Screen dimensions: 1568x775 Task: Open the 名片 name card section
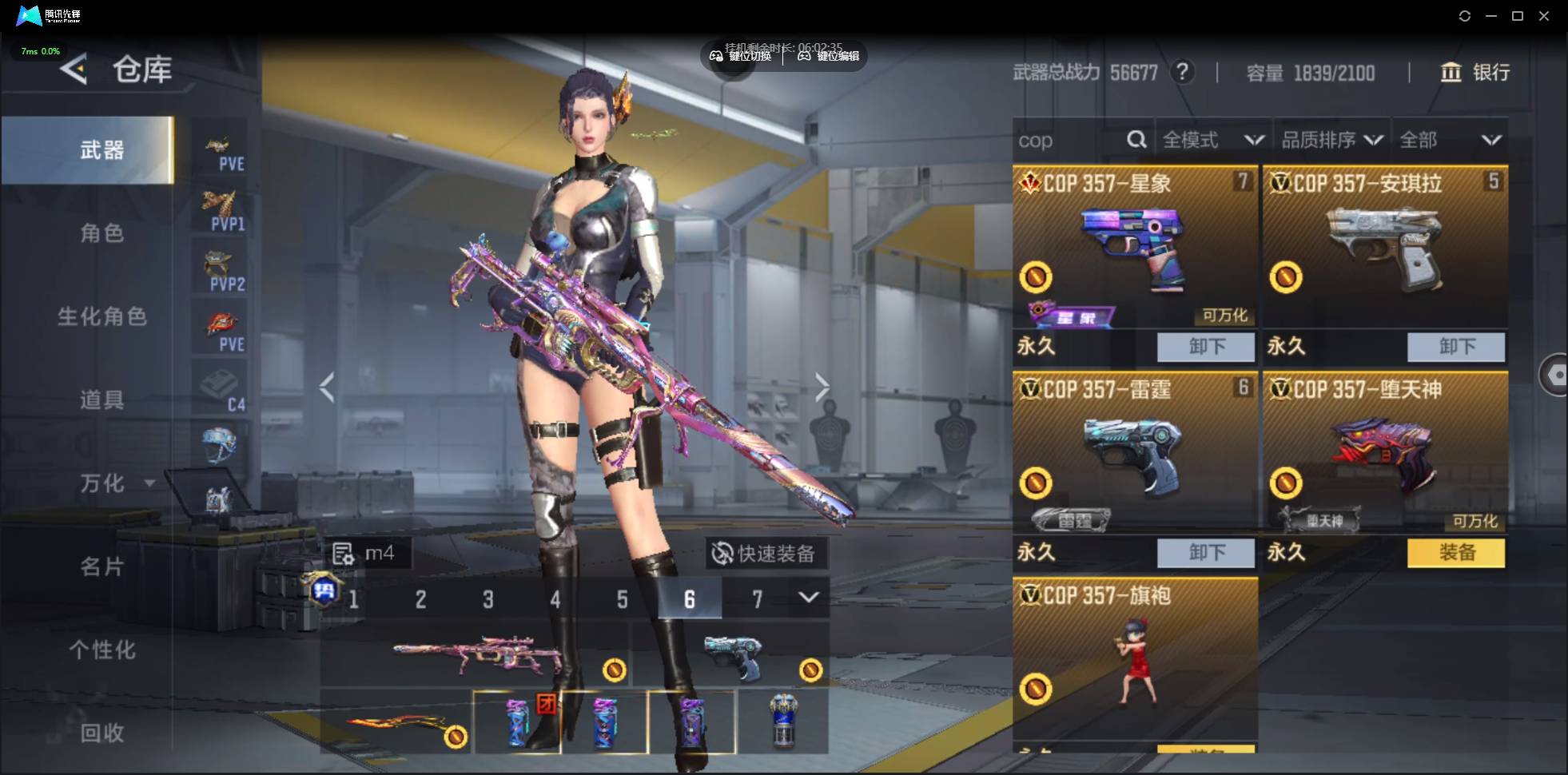[101, 566]
